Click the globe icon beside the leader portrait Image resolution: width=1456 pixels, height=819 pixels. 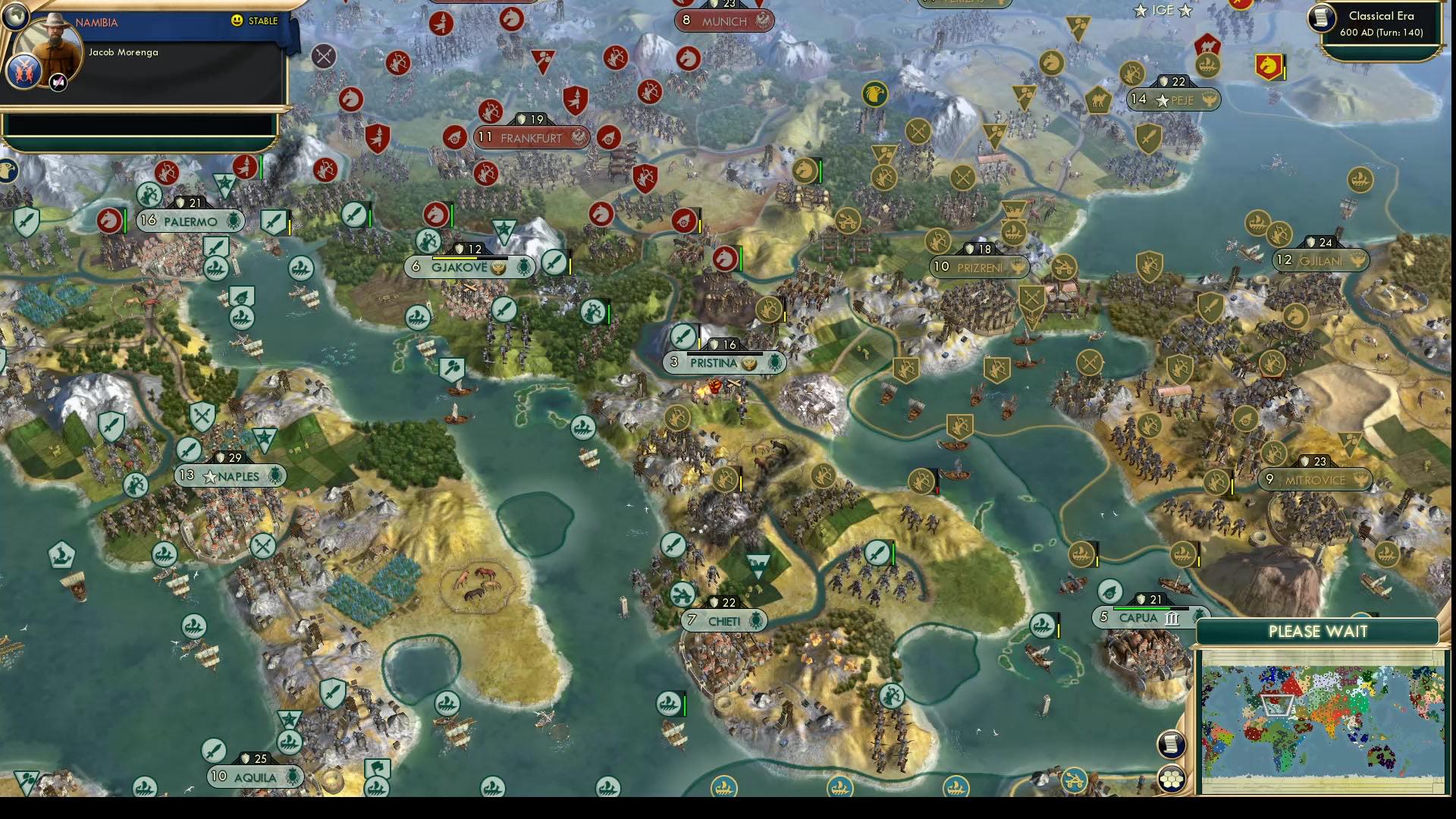click(15, 17)
